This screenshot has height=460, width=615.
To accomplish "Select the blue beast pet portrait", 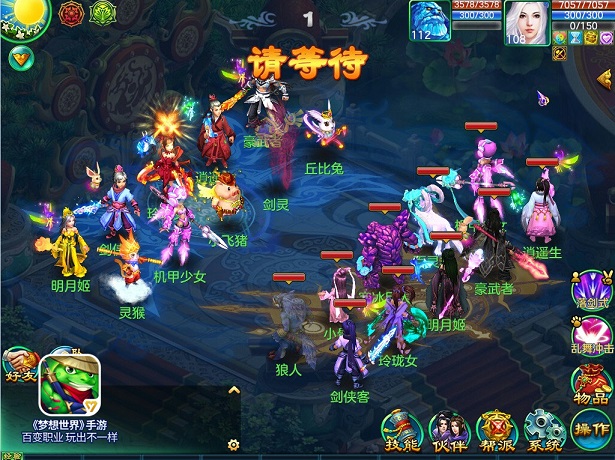I will pyautogui.click(x=430, y=21).
